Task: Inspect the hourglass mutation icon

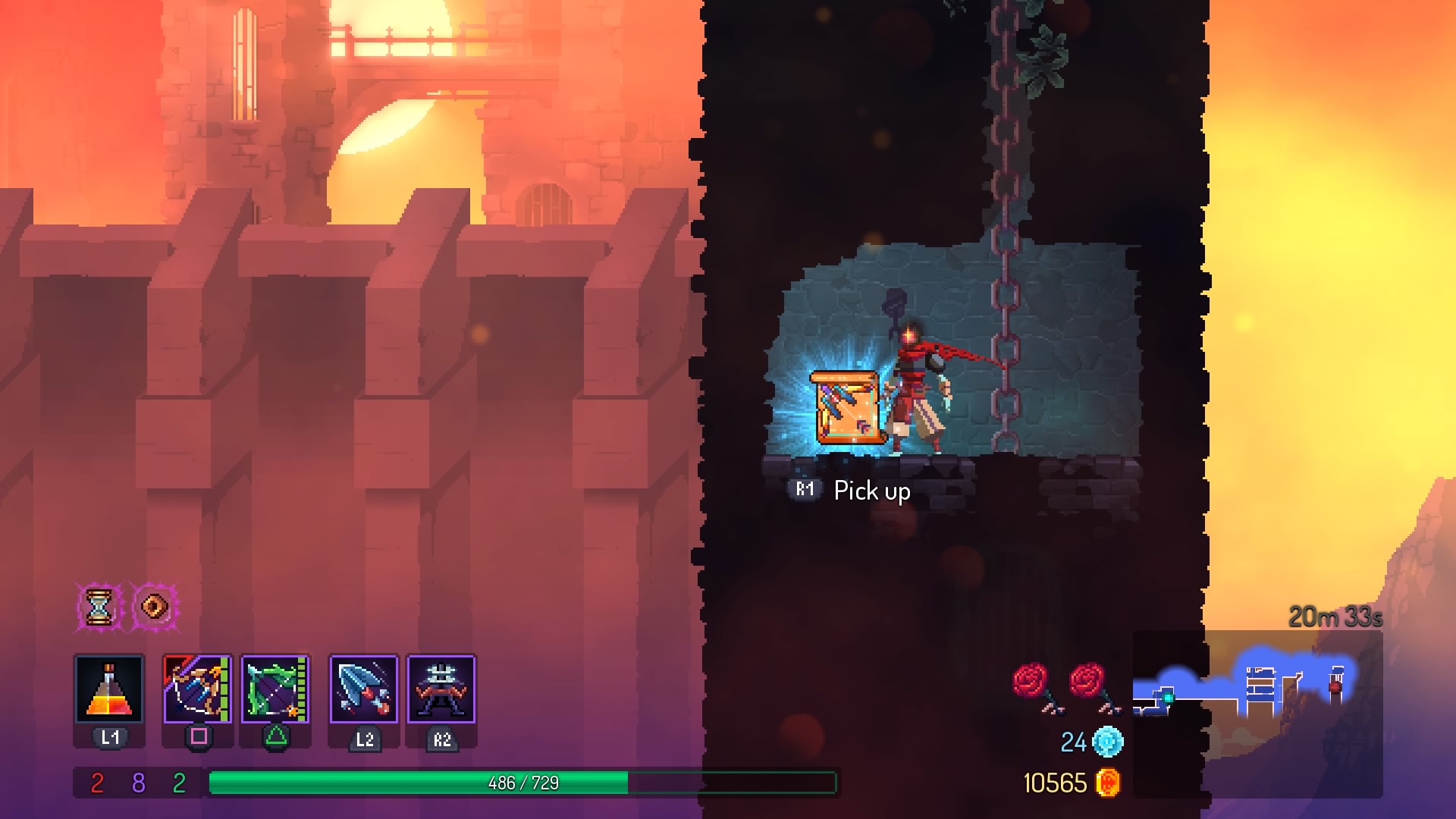Action: 99,607
